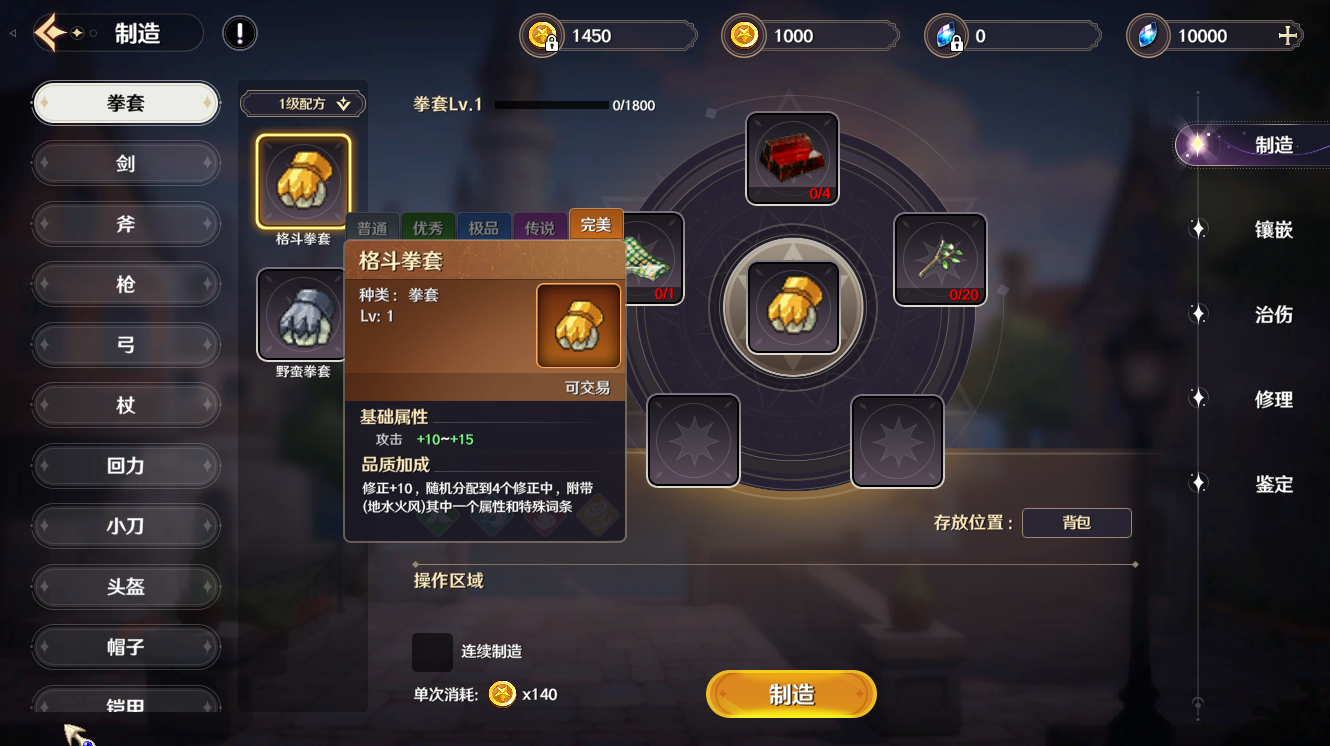Go back using the arrow by 制造 title
The width and height of the screenshot is (1330, 746).
pos(50,33)
